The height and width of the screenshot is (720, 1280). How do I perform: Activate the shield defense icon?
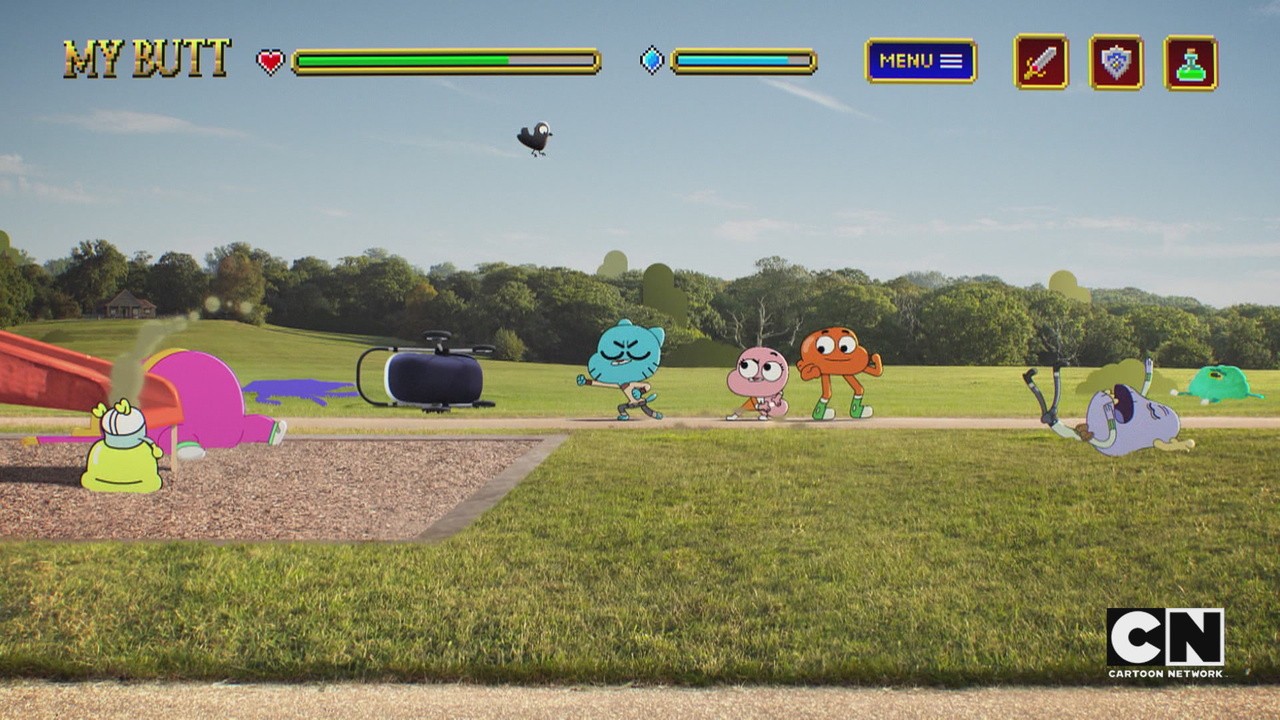[1116, 62]
